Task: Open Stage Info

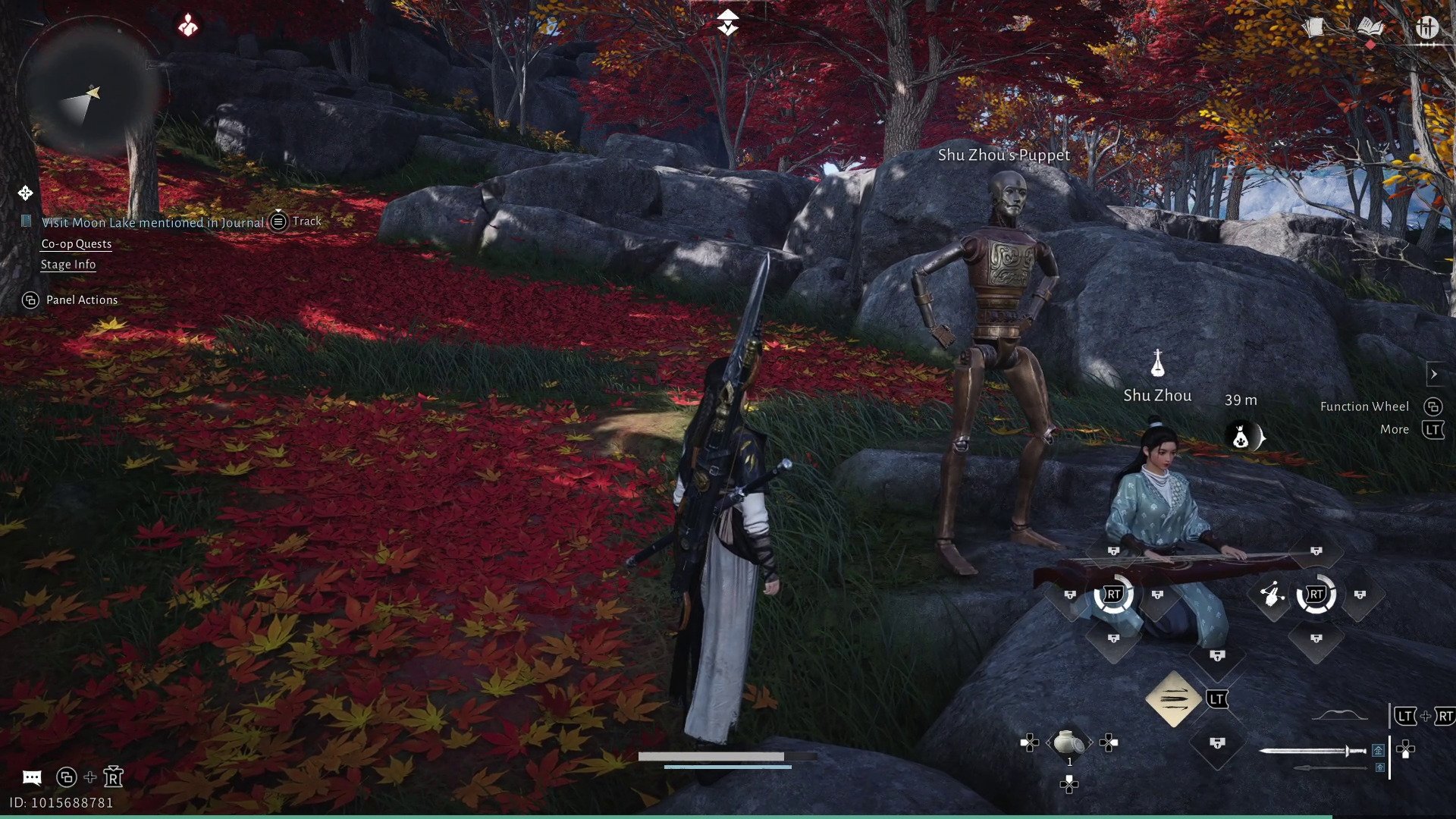Action: click(68, 265)
